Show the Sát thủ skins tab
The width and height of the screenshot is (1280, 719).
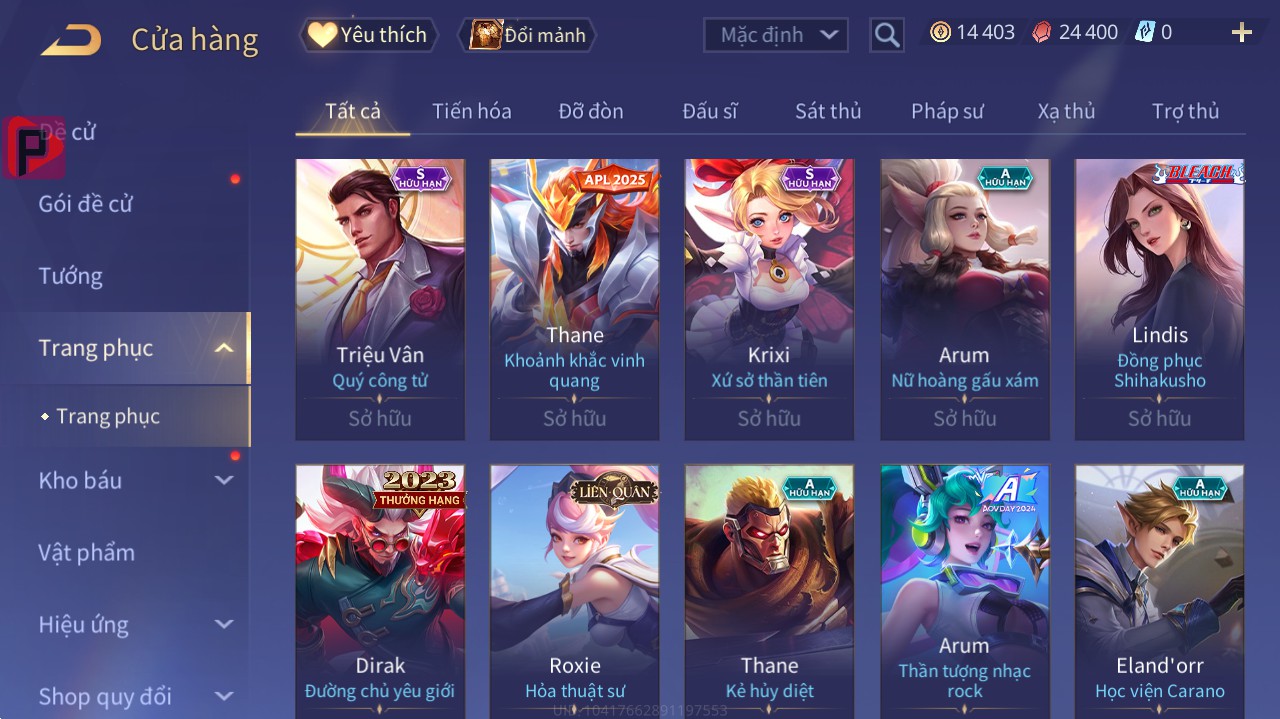[x=827, y=111]
